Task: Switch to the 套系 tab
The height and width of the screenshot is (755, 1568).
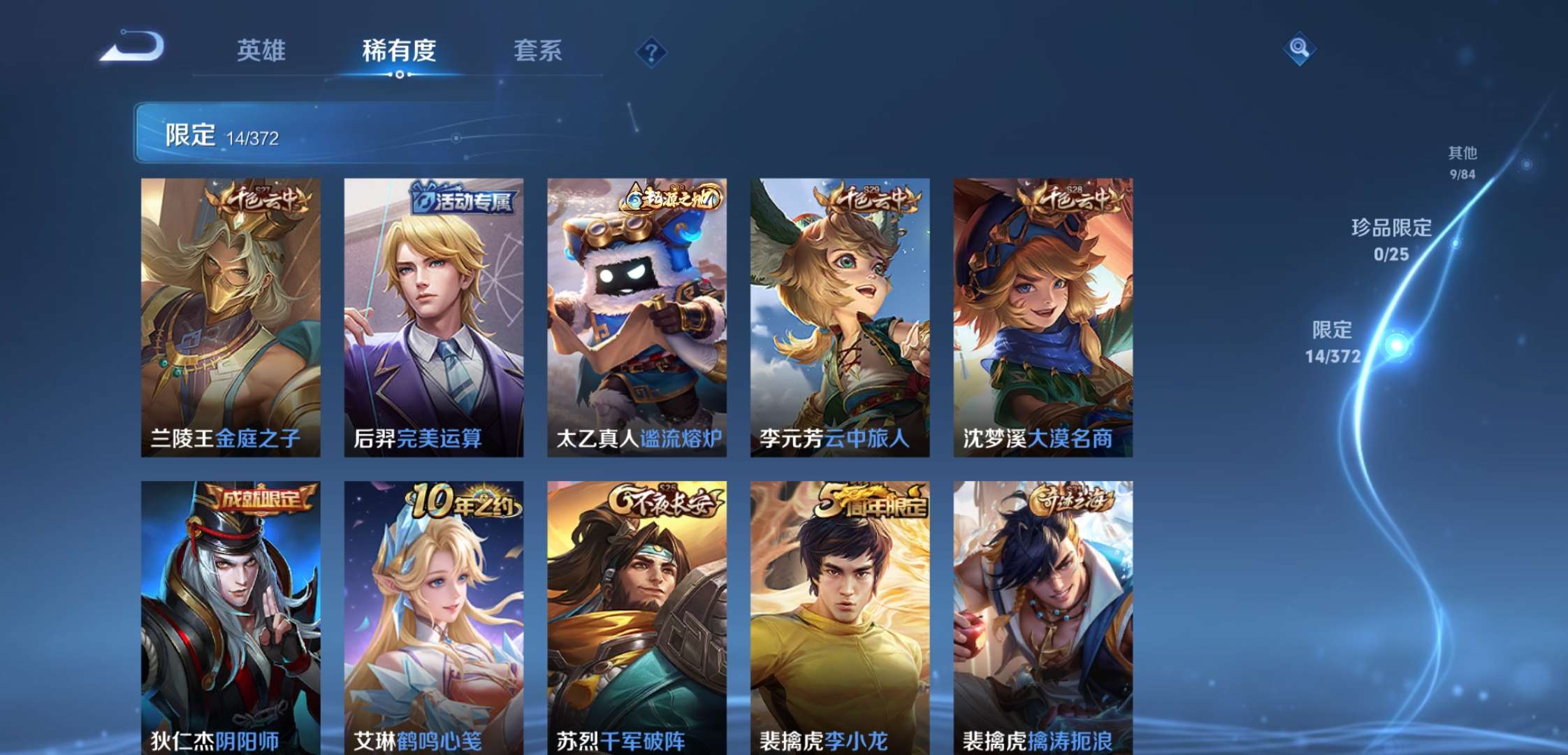Action: [x=539, y=52]
